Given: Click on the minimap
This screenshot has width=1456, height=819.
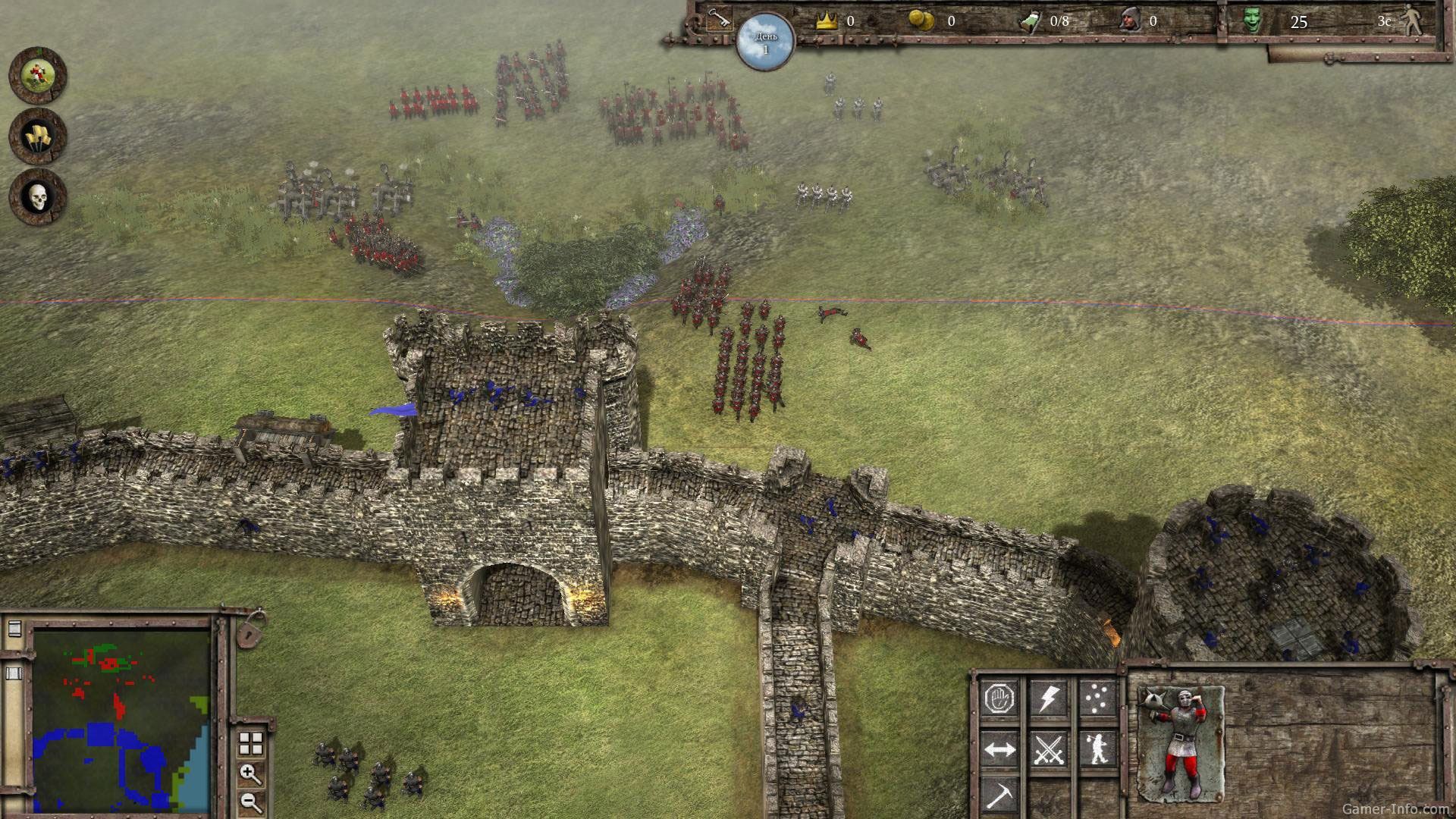Looking at the screenshot, I should pos(121,720).
